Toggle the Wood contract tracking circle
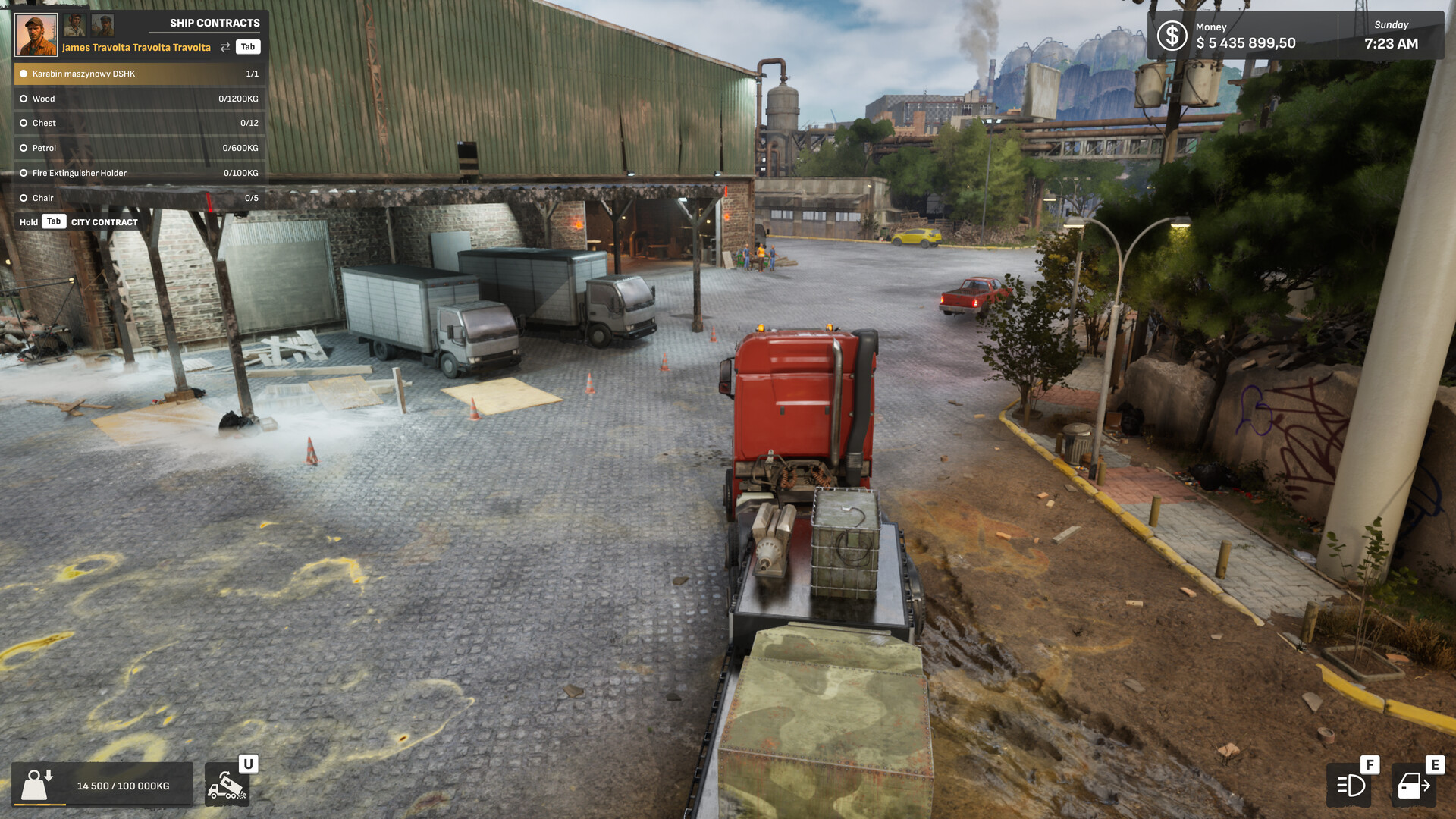The image size is (1456, 819). point(24,98)
